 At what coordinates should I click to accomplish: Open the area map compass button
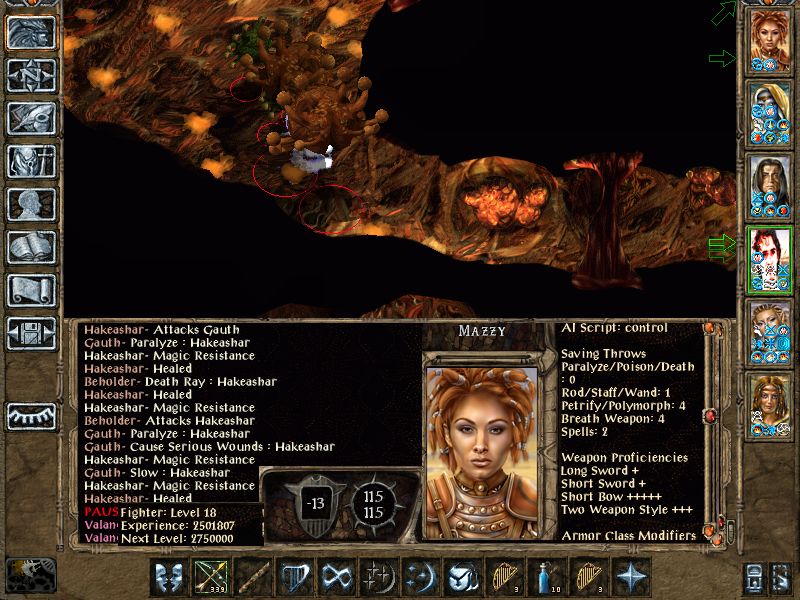click(30, 75)
